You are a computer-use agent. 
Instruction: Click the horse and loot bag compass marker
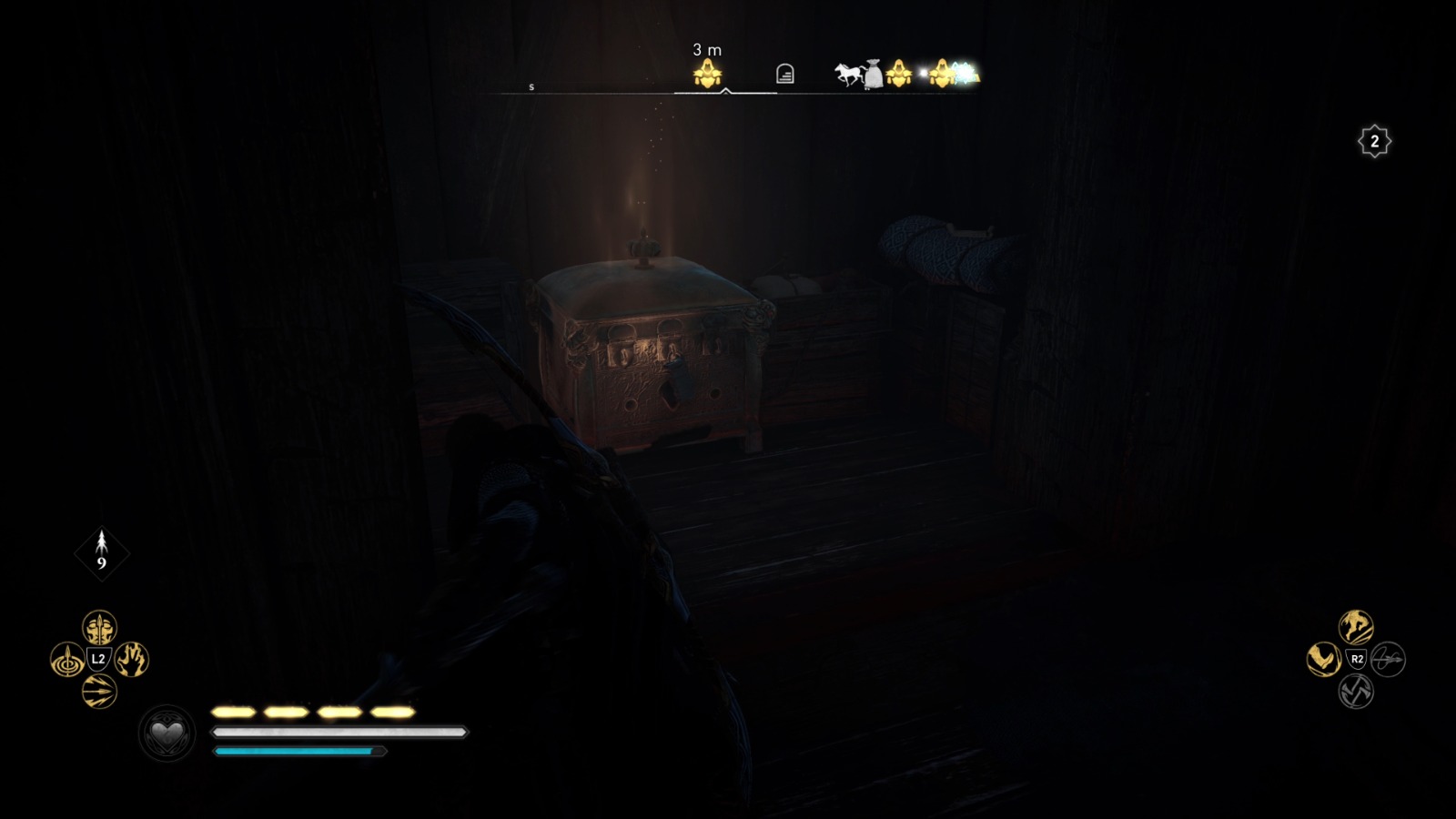click(861, 75)
